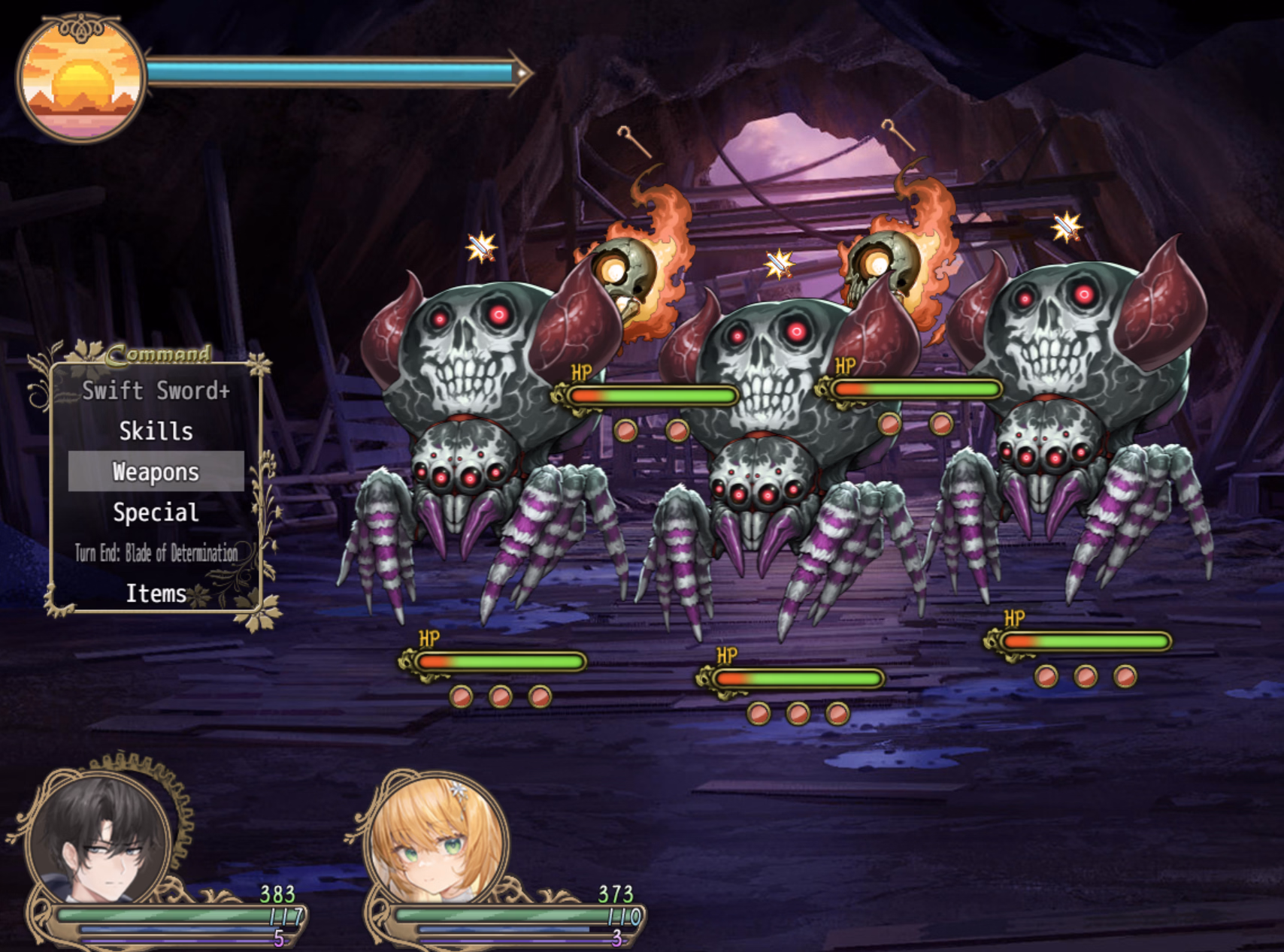Image resolution: width=1284 pixels, height=952 pixels.
Task: Open the Skills command menu
Action: click(156, 431)
